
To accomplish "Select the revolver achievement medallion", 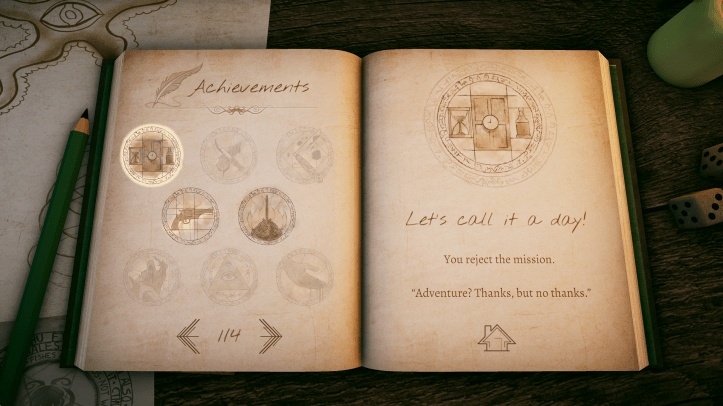I will click(190, 215).
